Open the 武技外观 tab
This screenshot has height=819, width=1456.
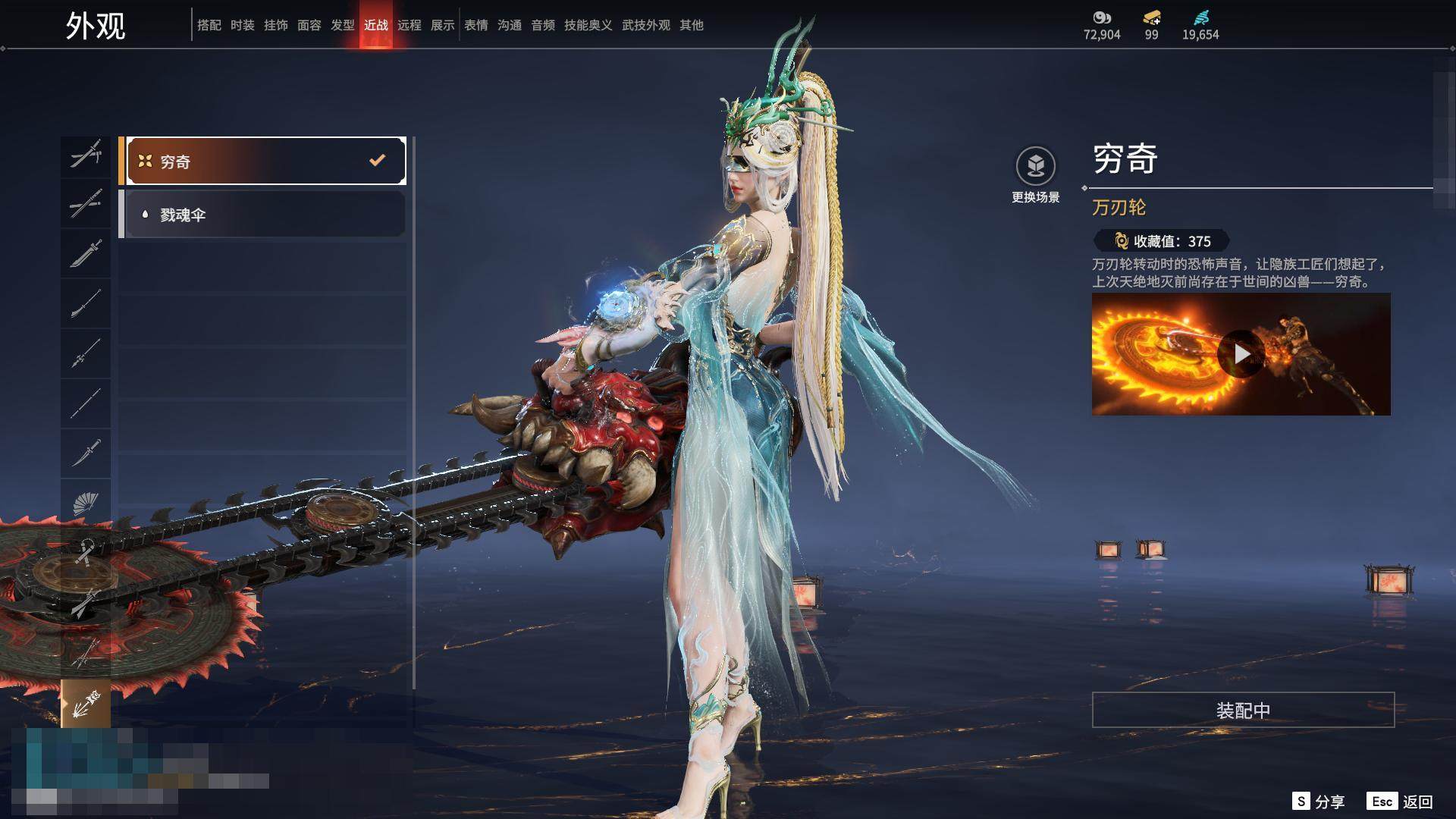pyautogui.click(x=646, y=25)
